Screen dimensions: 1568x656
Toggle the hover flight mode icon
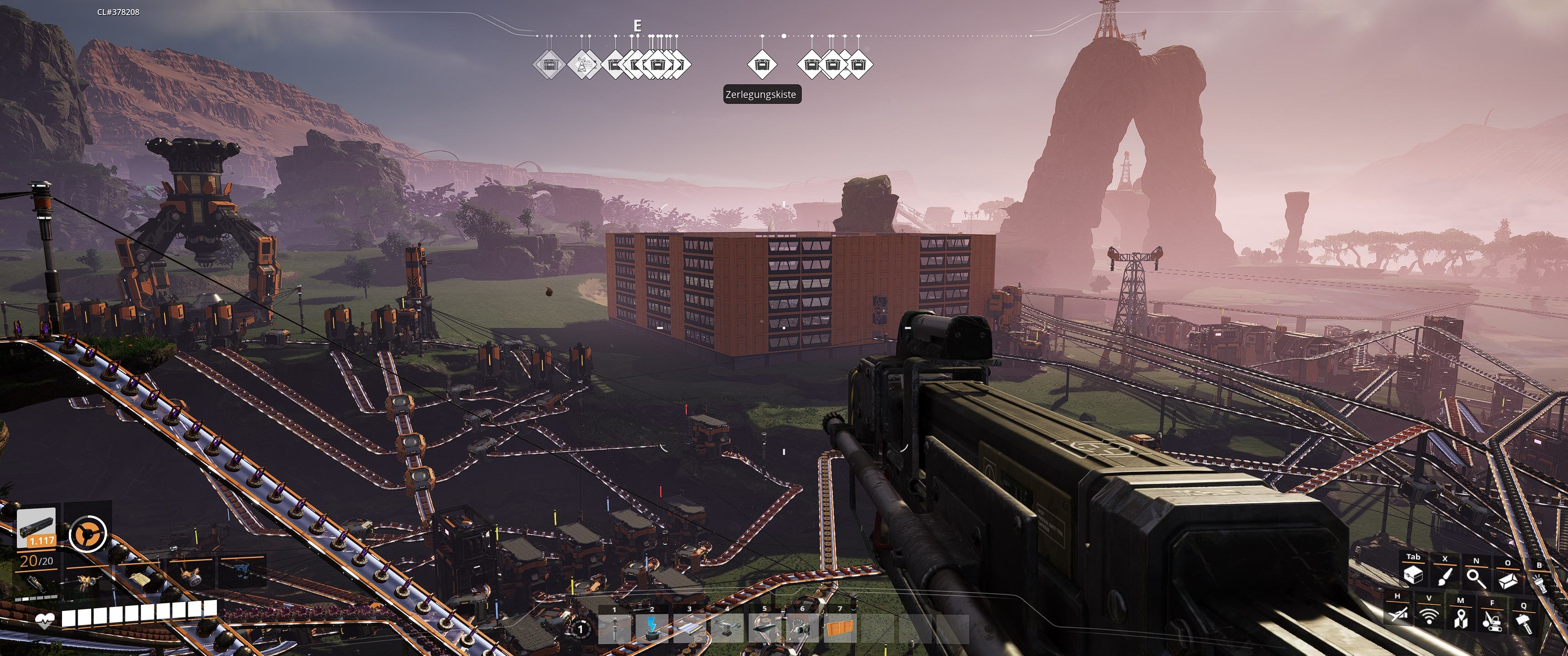point(1397,614)
